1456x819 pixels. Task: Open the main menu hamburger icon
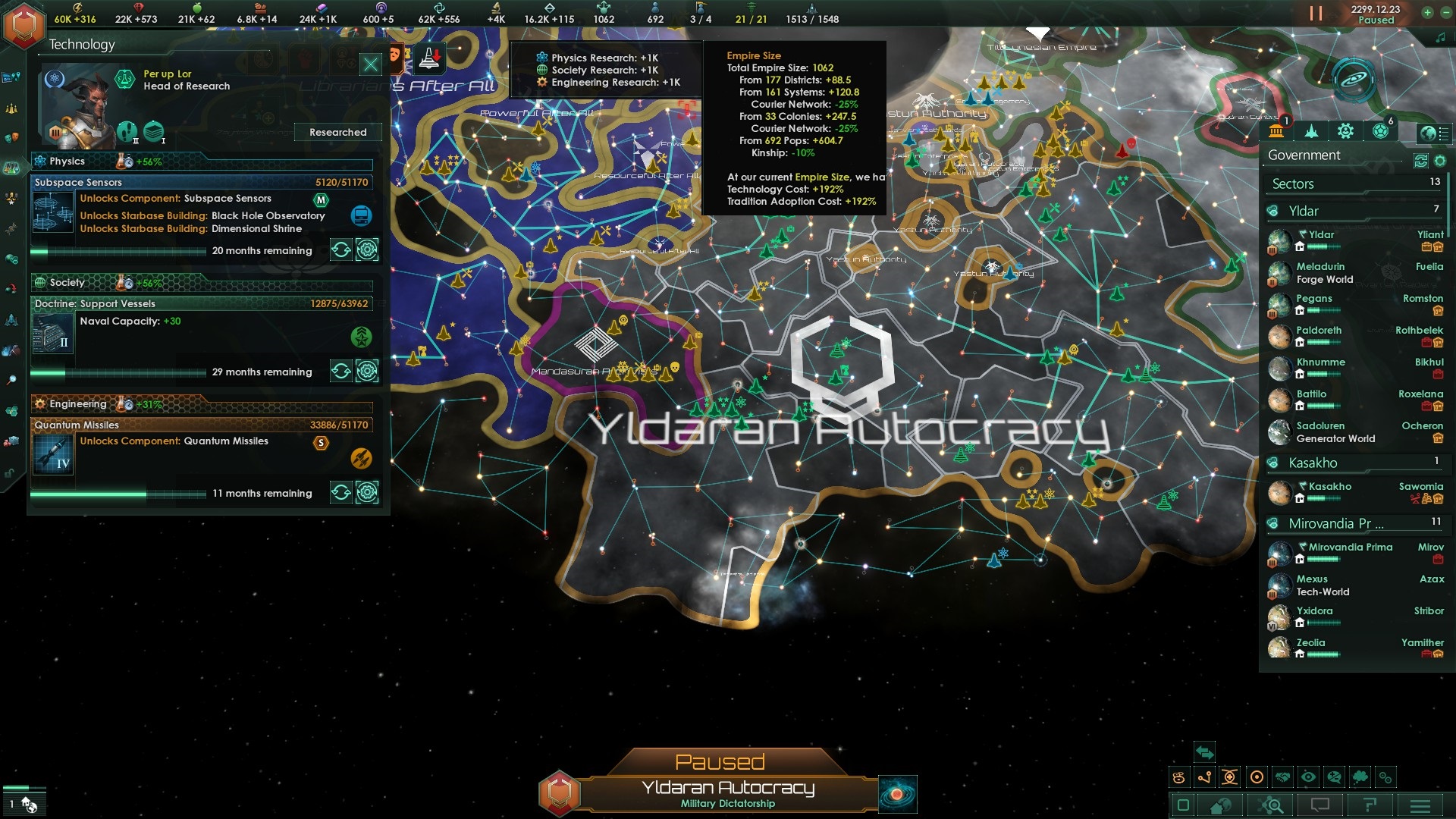click(x=1420, y=805)
